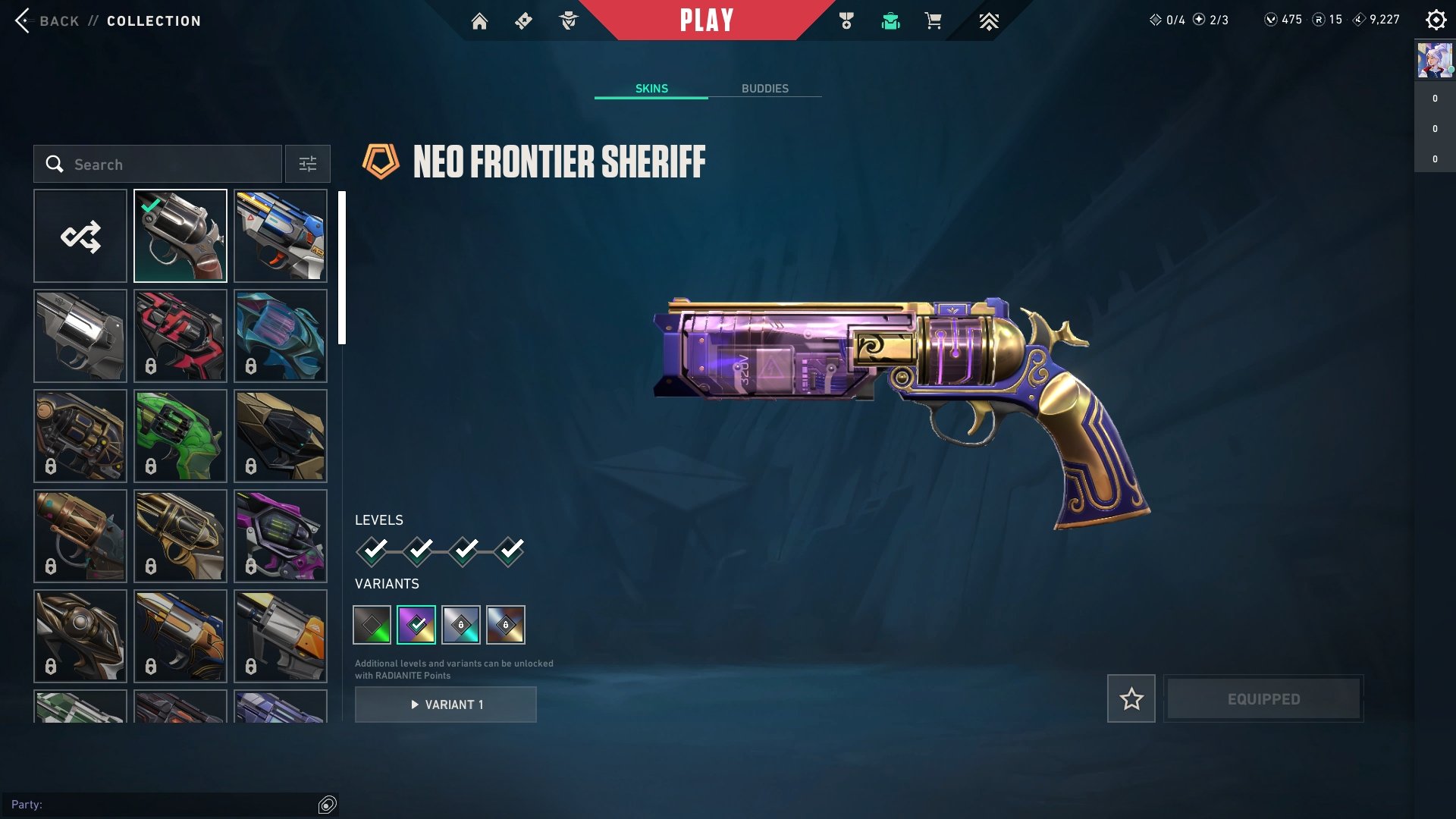This screenshot has width=1456, height=819.
Task: Toggle the favorite star for this skin
Action: pyautogui.click(x=1131, y=699)
